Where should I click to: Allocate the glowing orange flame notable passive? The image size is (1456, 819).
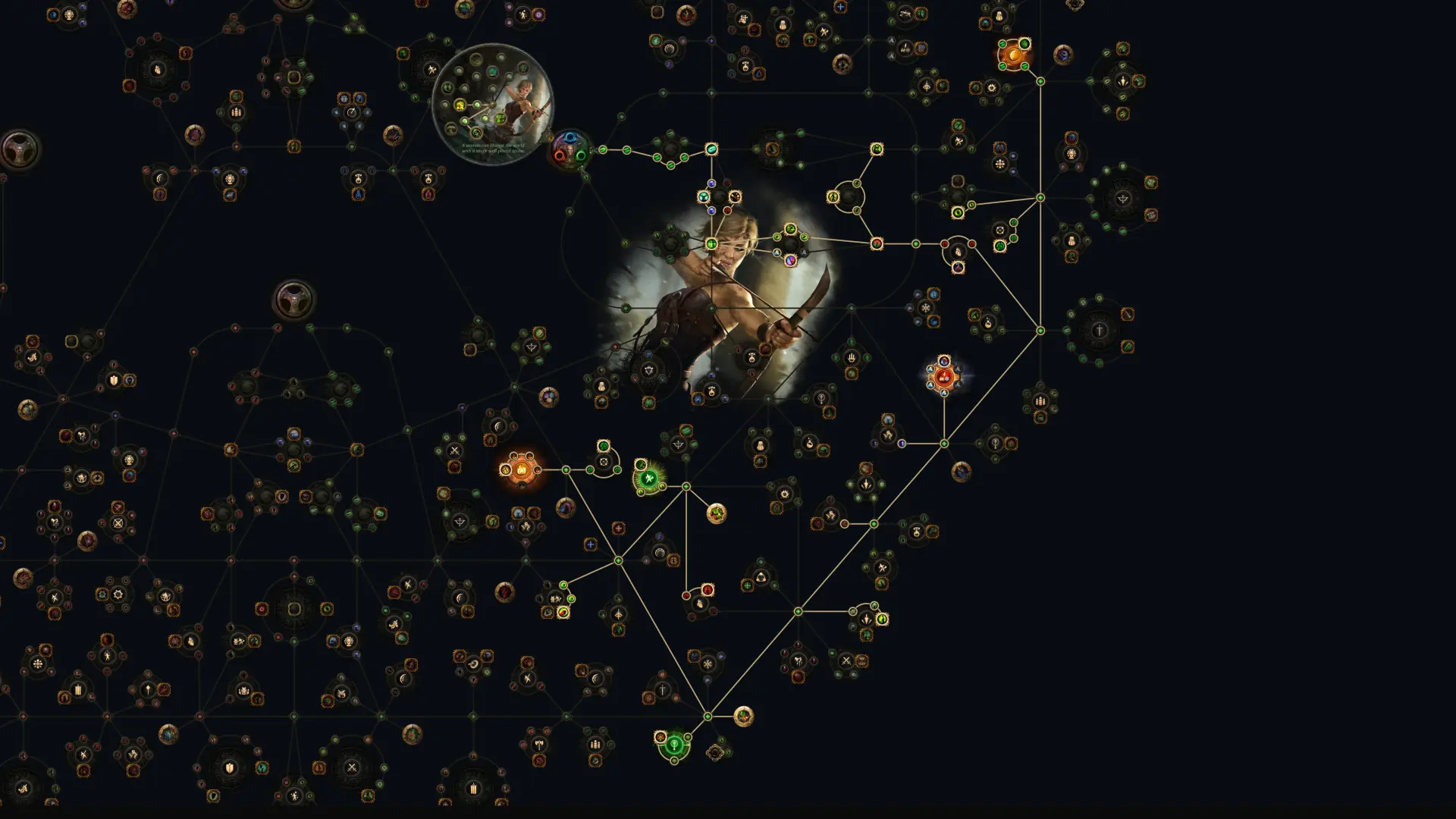[522, 469]
